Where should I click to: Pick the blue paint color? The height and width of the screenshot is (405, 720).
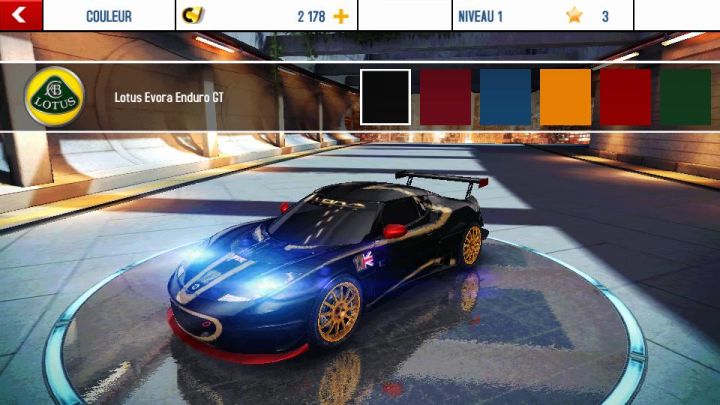505,97
